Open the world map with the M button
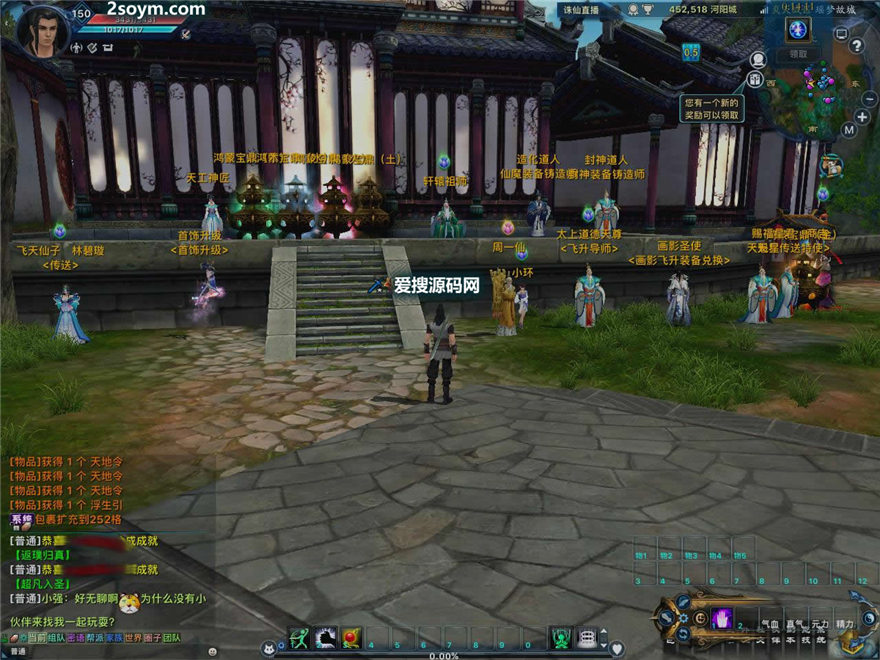This screenshot has height=660, width=880. (x=848, y=129)
